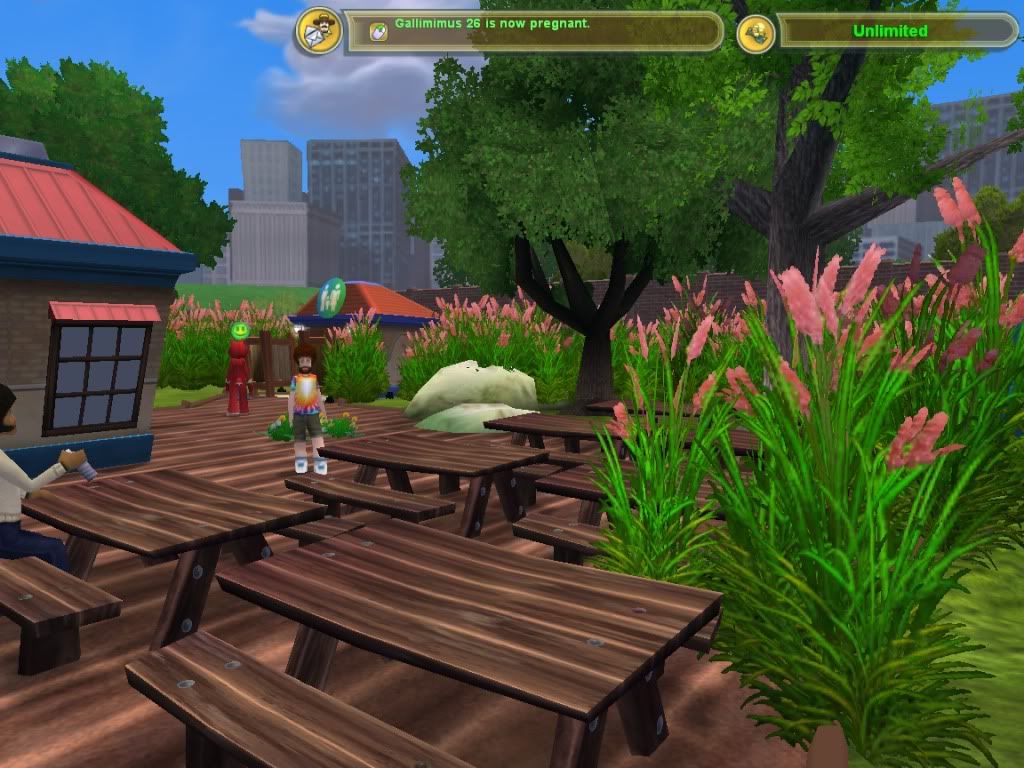Open the zookeeper message log icon
This screenshot has width=1024, height=768.
coord(319,31)
